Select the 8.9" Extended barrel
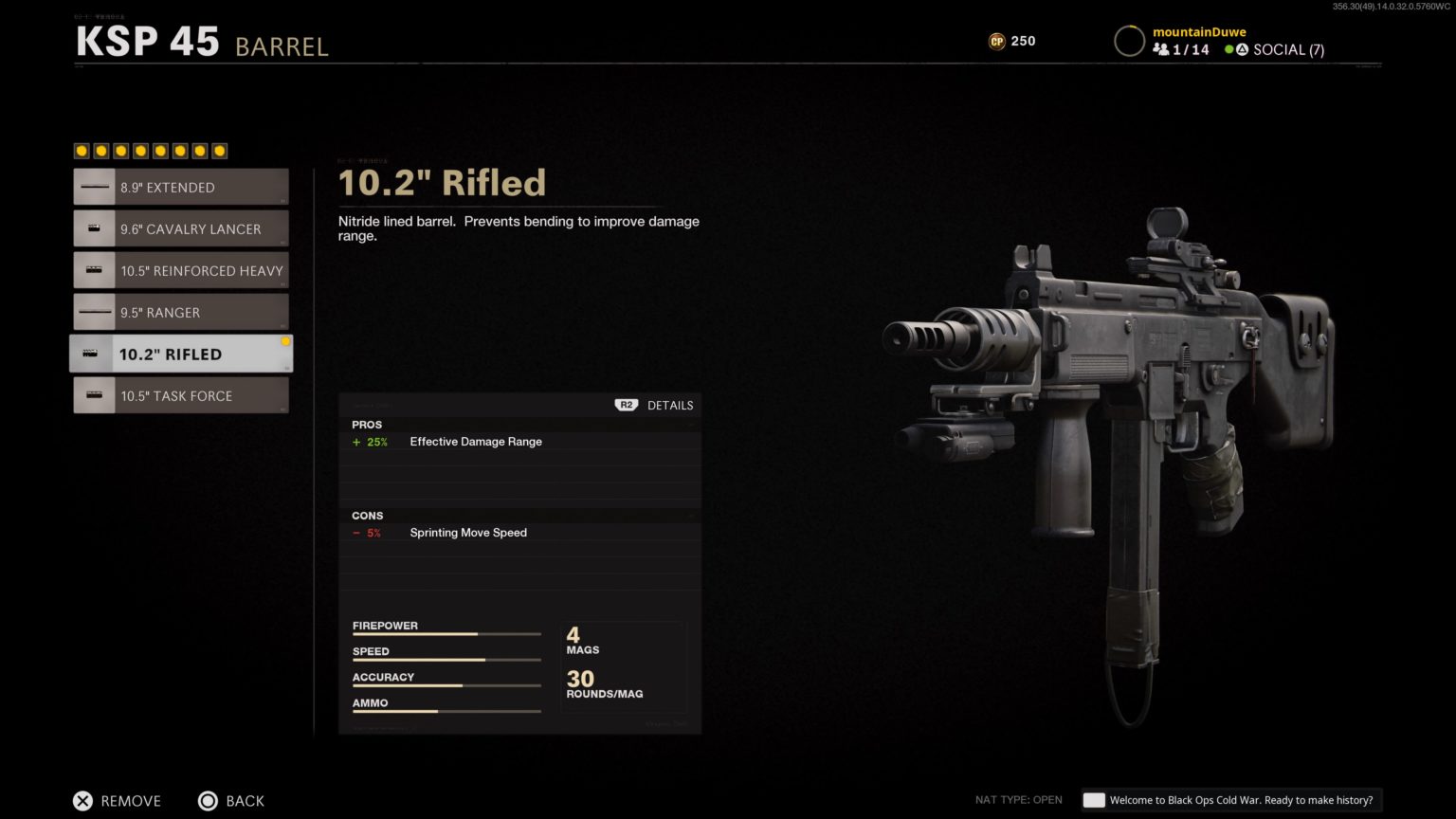Screen dimensions: 1456x819 (x=181, y=188)
